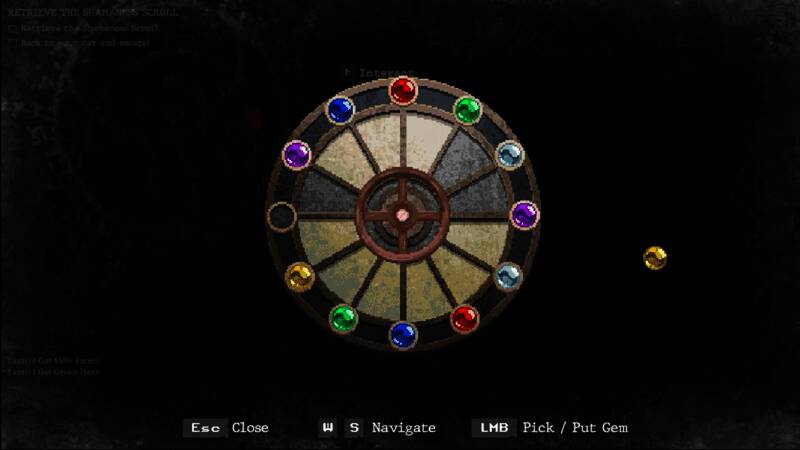Choose the light blue gem between purple and red gems

pos(508,276)
